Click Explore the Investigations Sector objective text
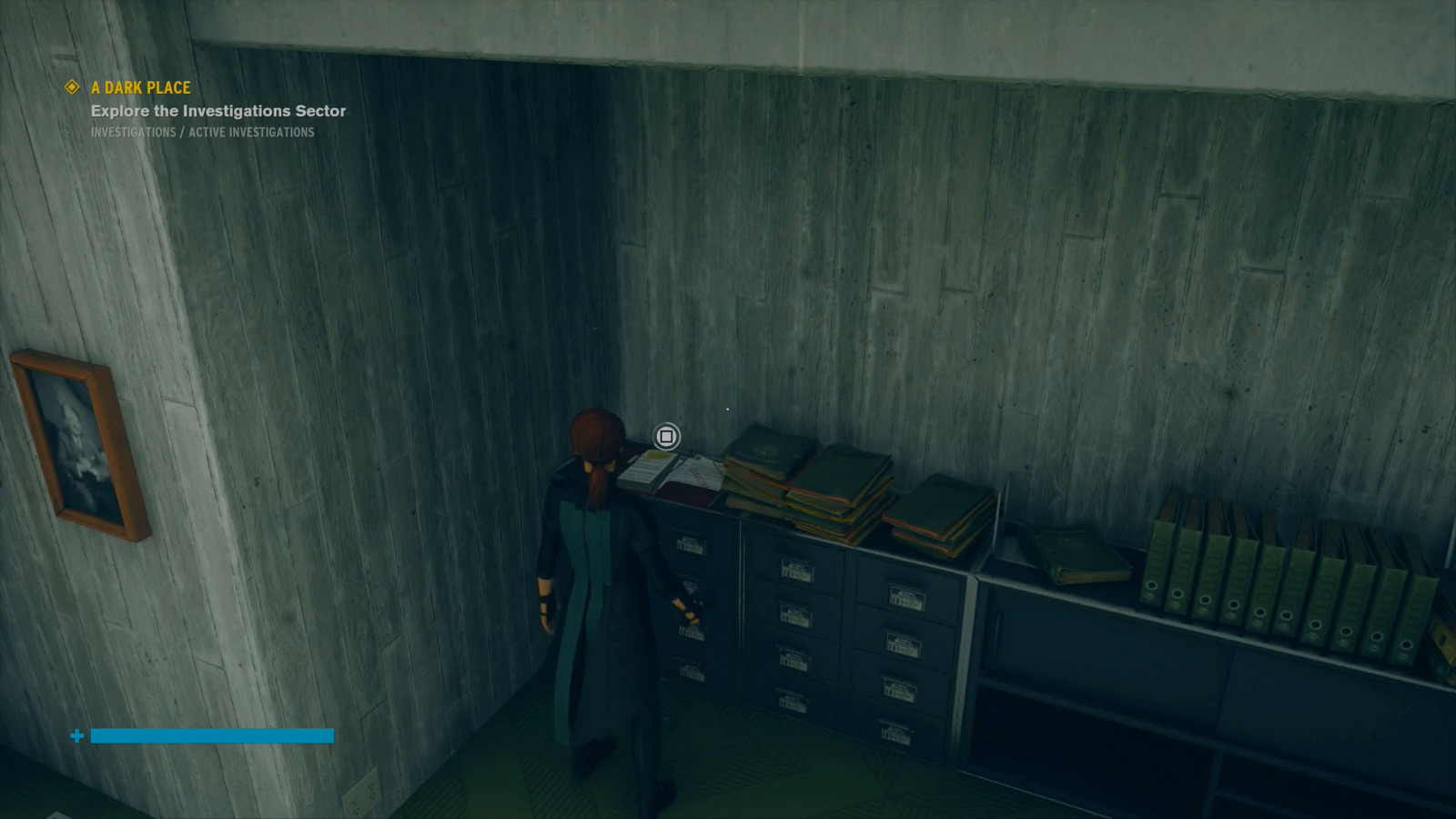Screen dimensions: 1456x819 218,110
